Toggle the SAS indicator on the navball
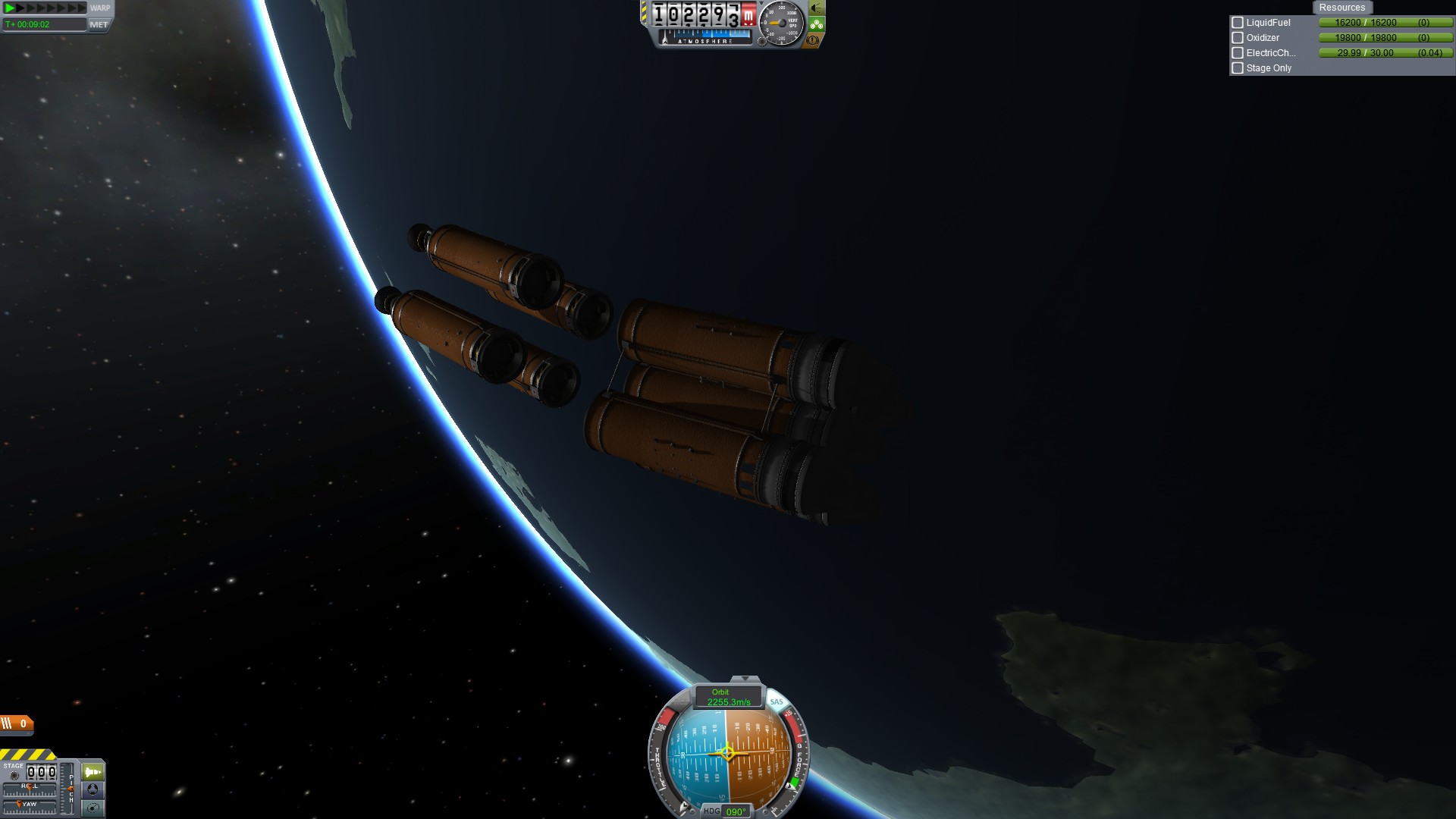1456x819 pixels. pyautogui.click(x=777, y=702)
